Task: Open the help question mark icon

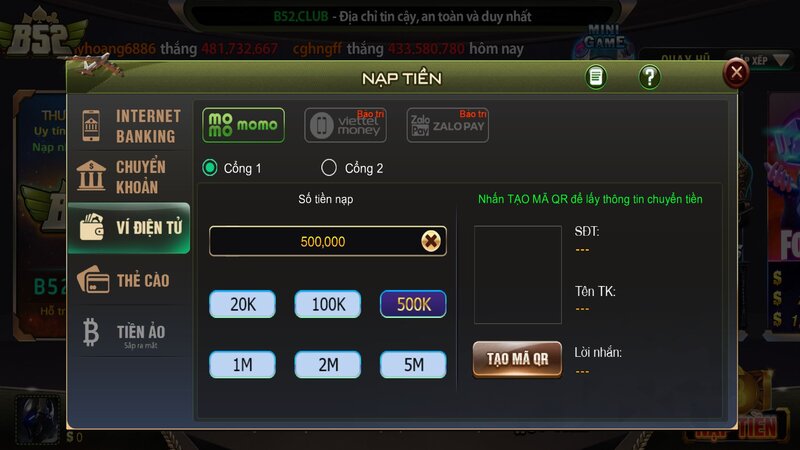Action: click(x=649, y=77)
